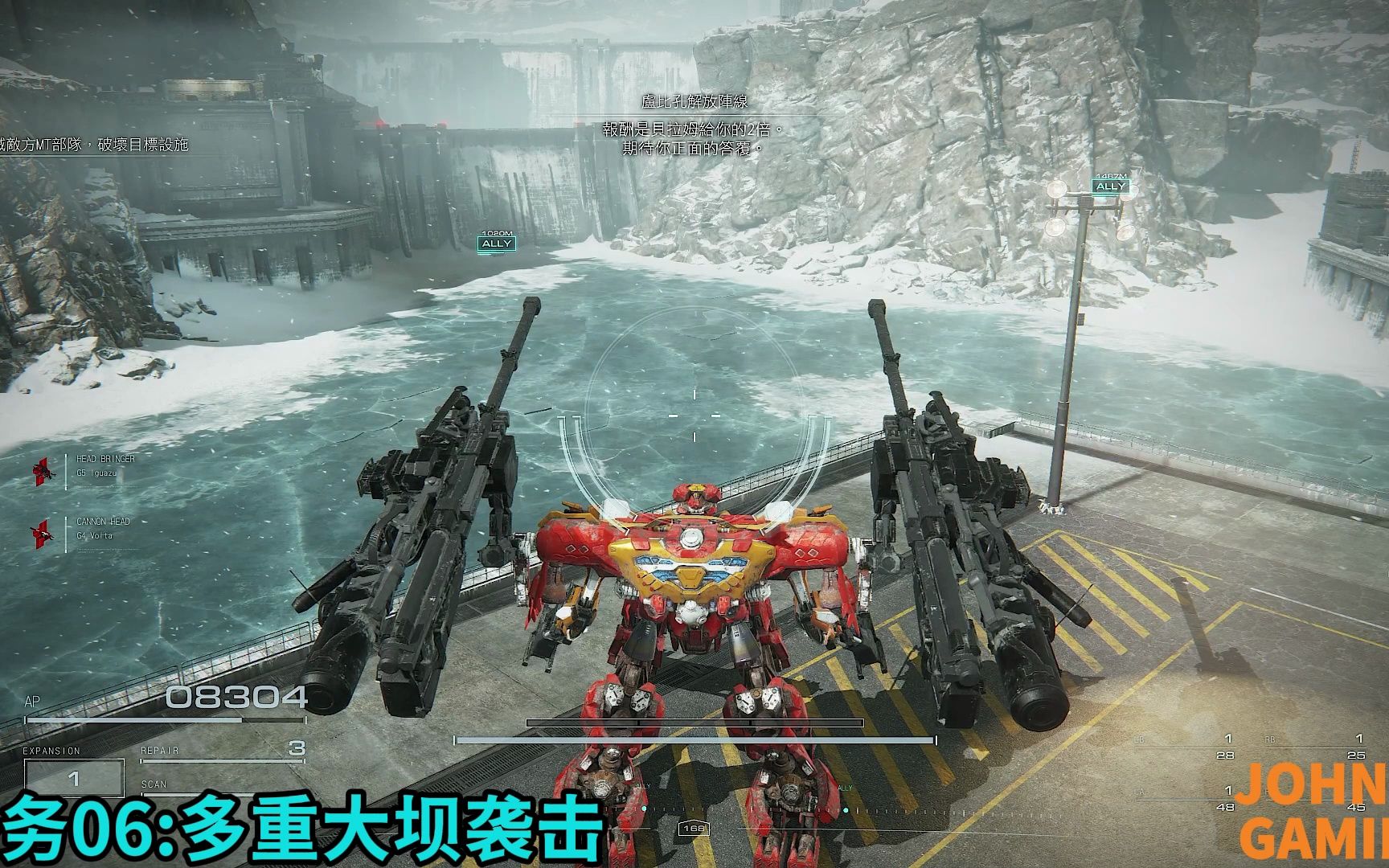Select the 1487M ALLY marker near the pole

point(1110,184)
